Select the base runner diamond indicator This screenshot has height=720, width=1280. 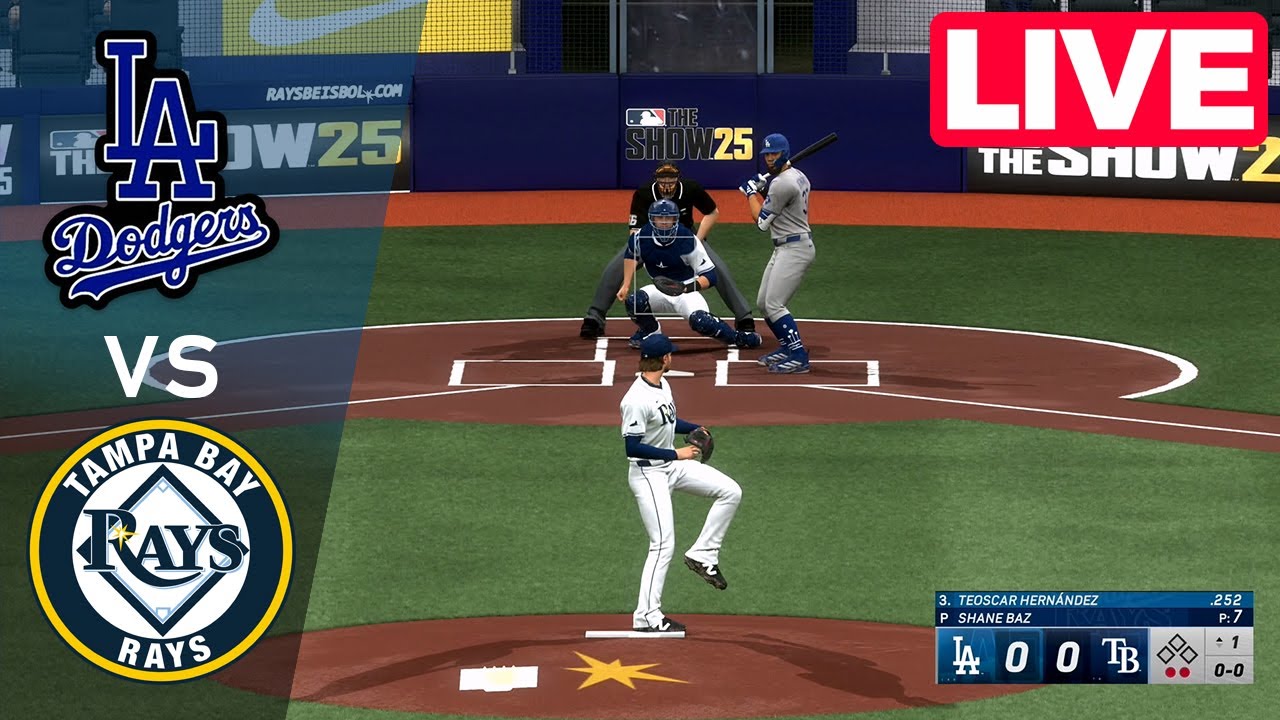1178,648
